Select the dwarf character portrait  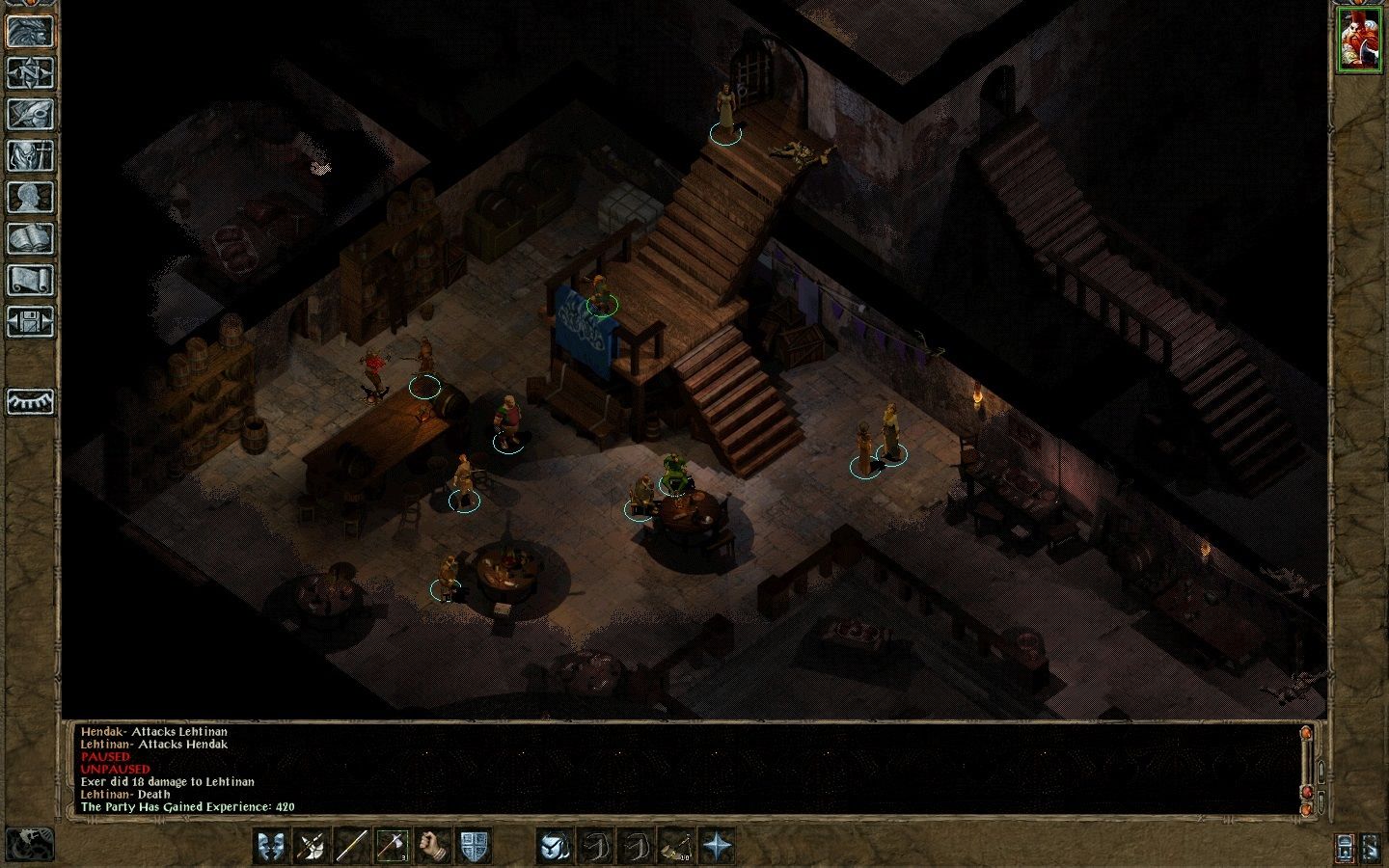click(1358, 39)
